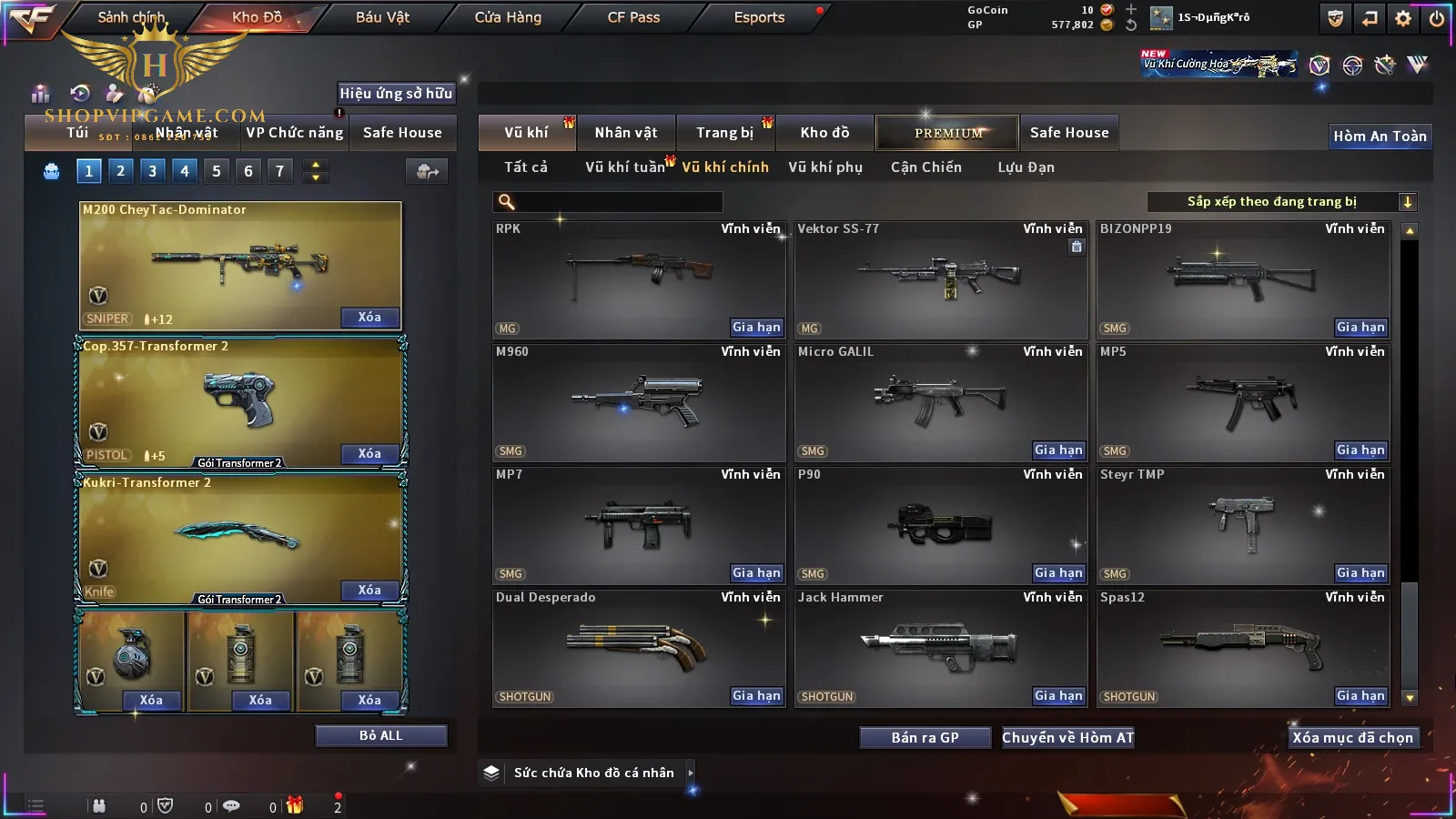Open the Hòm An Toàn safe box
This screenshot has height=819, width=1456.
(1380, 136)
